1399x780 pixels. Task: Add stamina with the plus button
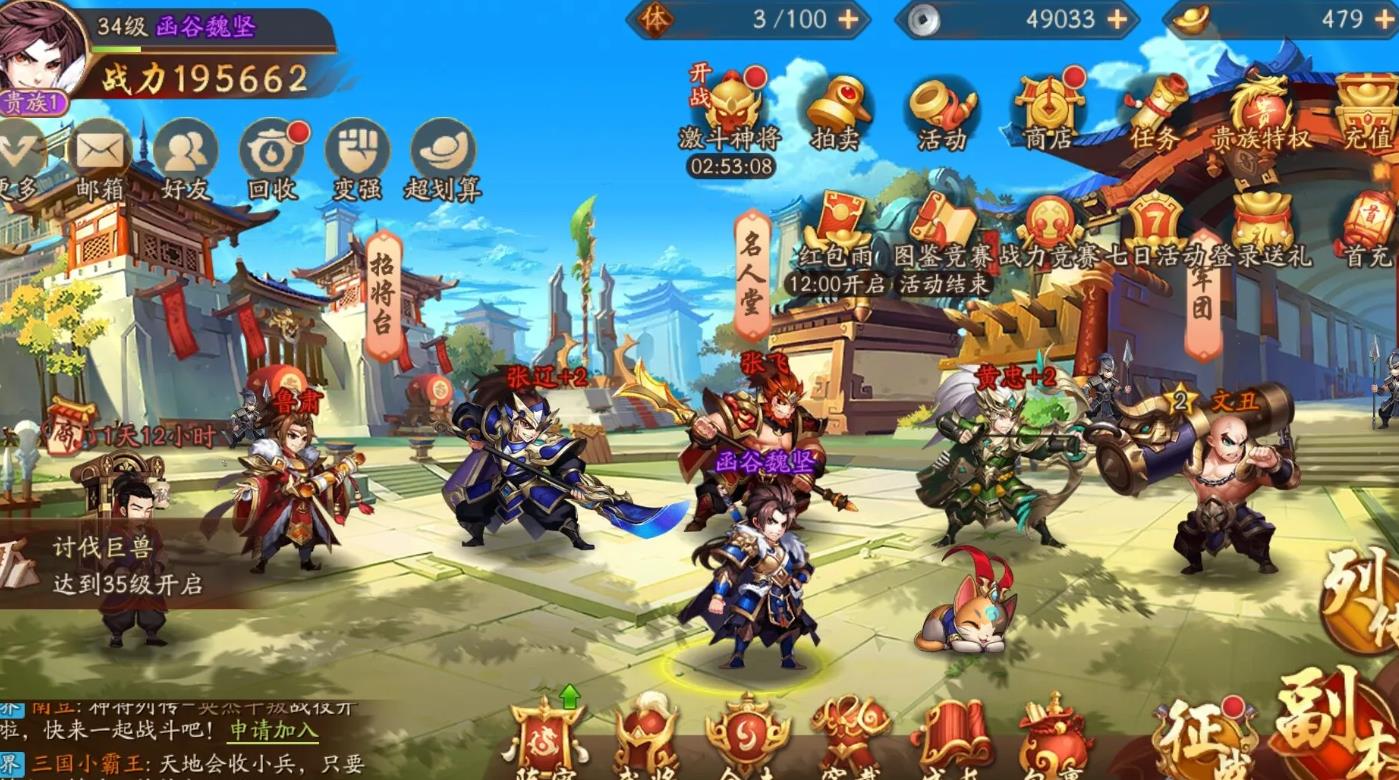click(x=845, y=18)
